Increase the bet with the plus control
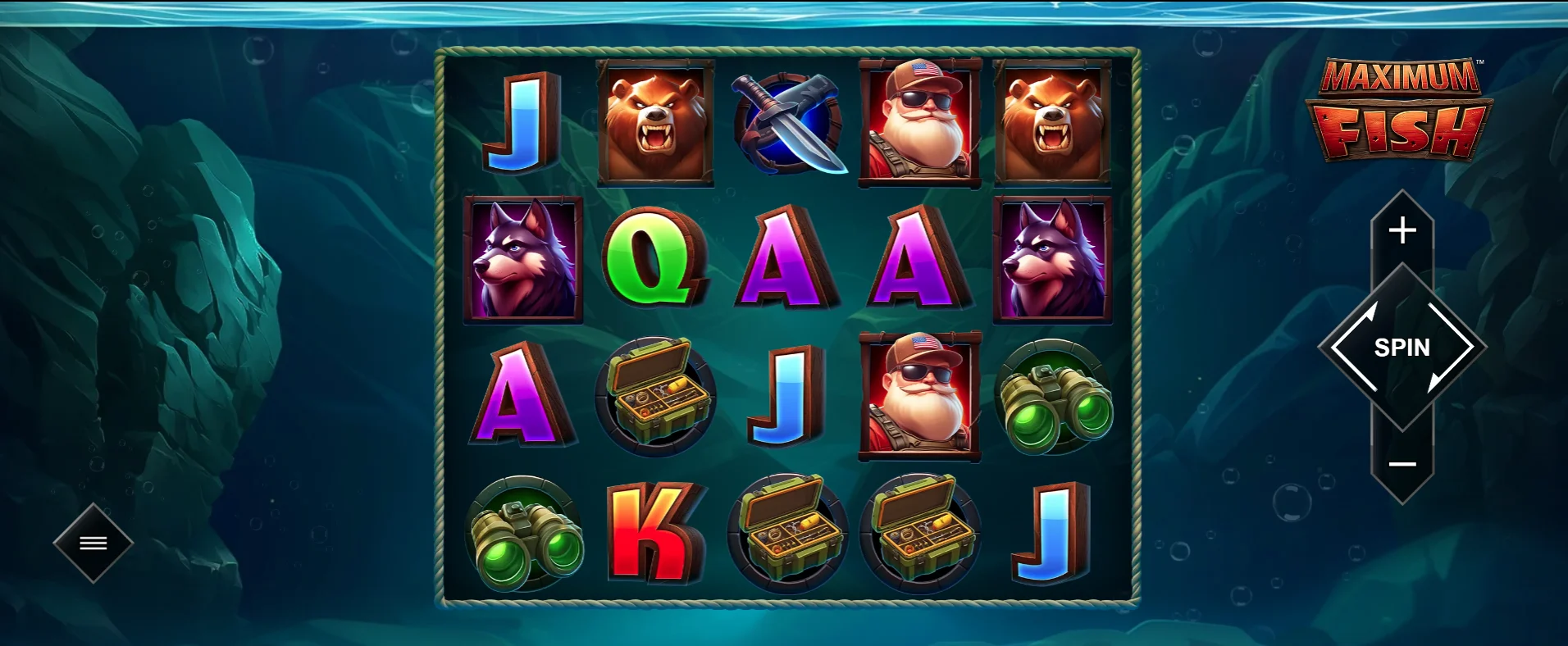This screenshot has height=646, width=1568. pyautogui.click(x=1403, y=230)
